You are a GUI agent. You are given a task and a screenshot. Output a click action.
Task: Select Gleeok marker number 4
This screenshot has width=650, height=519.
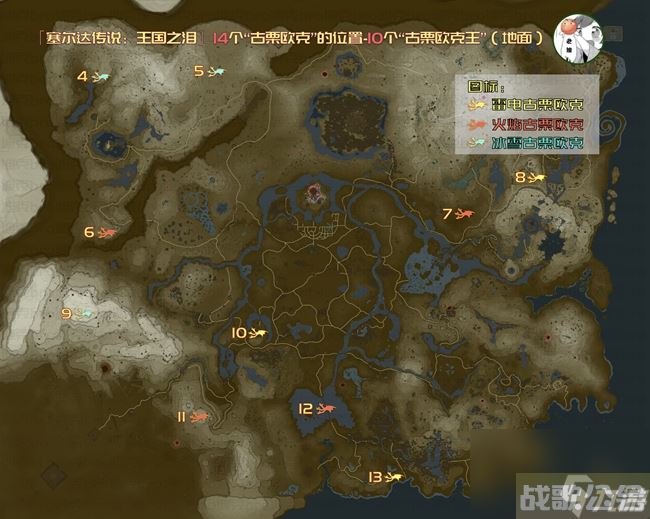(x=102, y=76)
